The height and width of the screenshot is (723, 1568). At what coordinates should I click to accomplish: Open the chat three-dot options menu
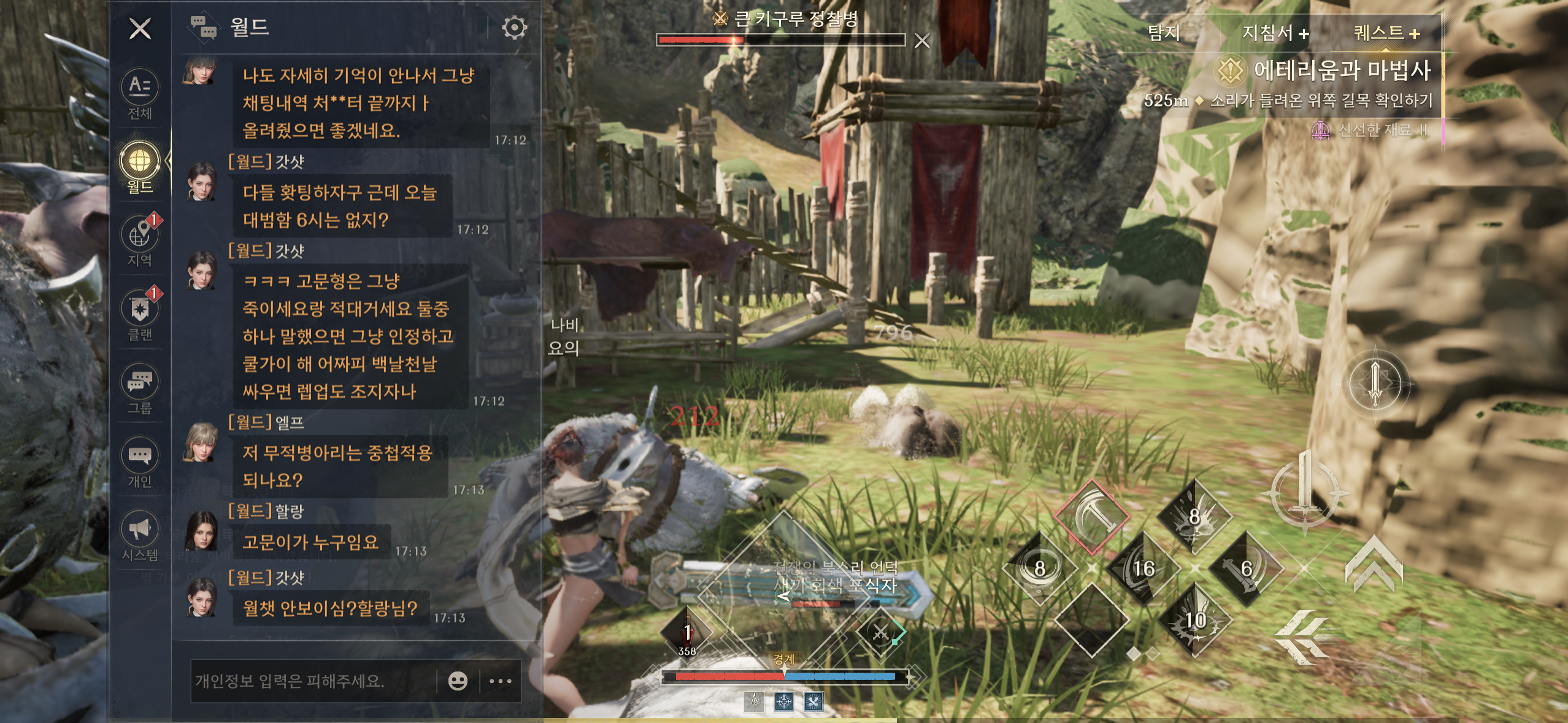(x=501, y=681)
